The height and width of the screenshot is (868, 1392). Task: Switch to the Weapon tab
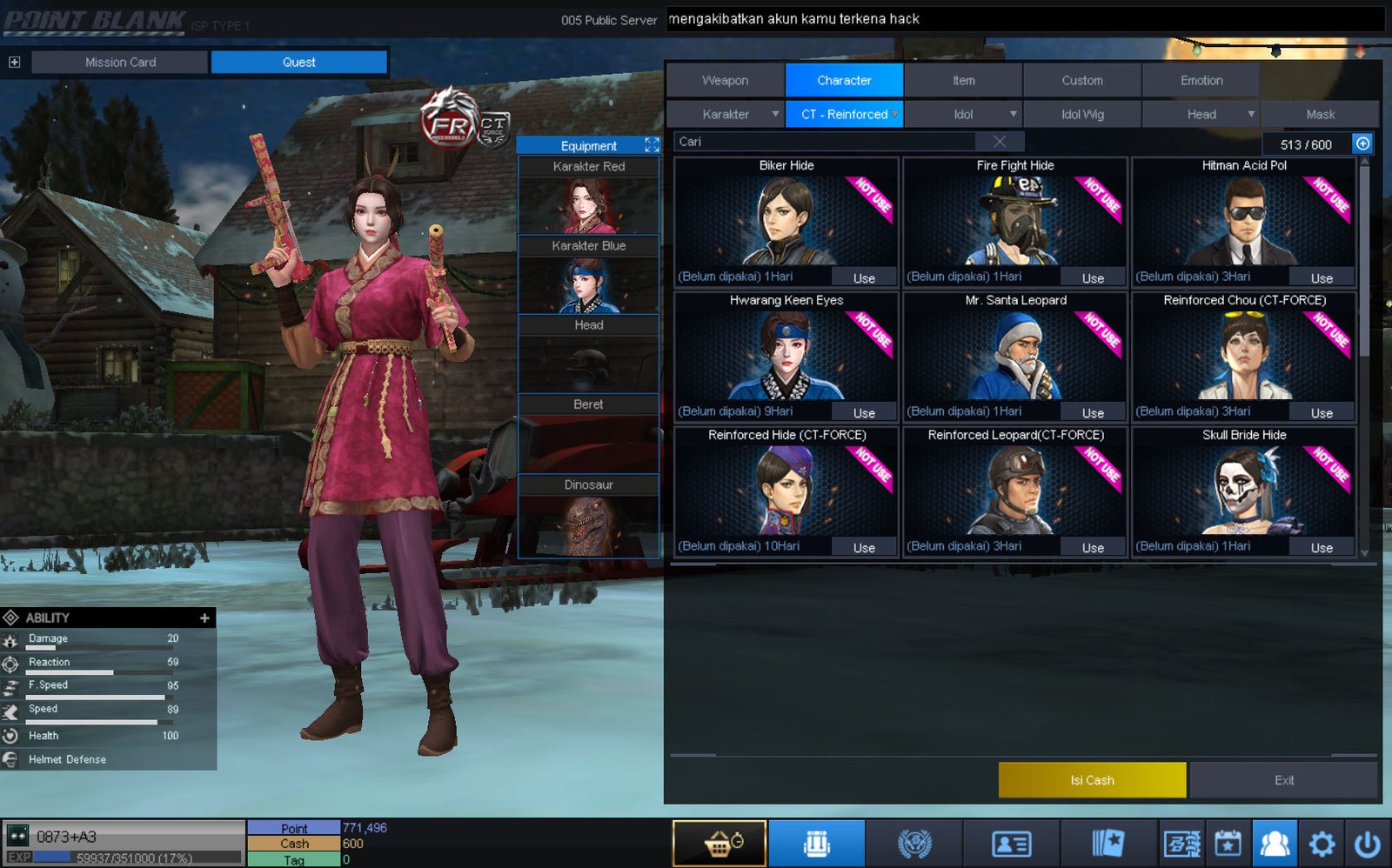(725, 80)
